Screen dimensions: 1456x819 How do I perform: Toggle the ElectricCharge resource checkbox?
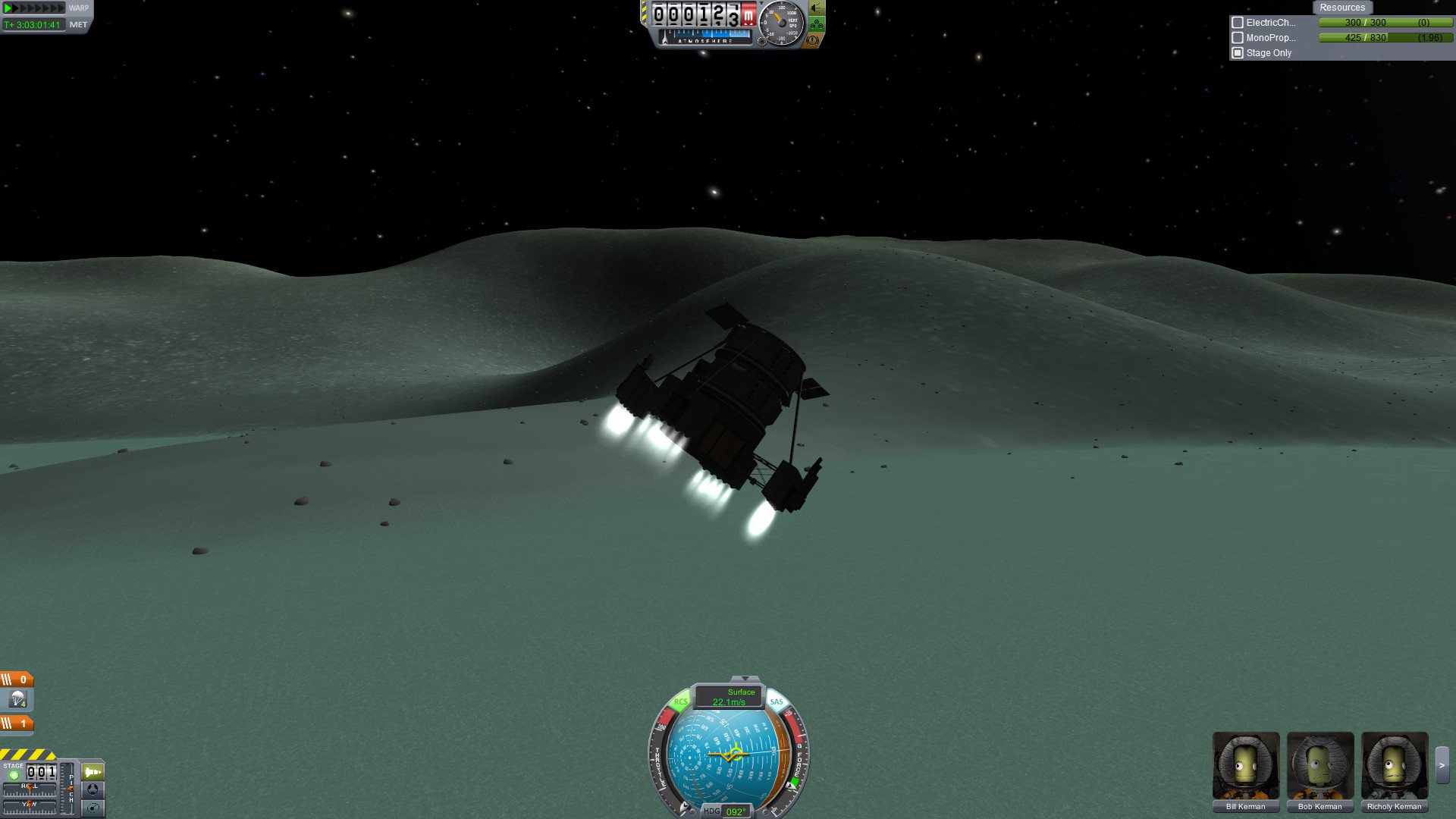[x=1238, y=23]
